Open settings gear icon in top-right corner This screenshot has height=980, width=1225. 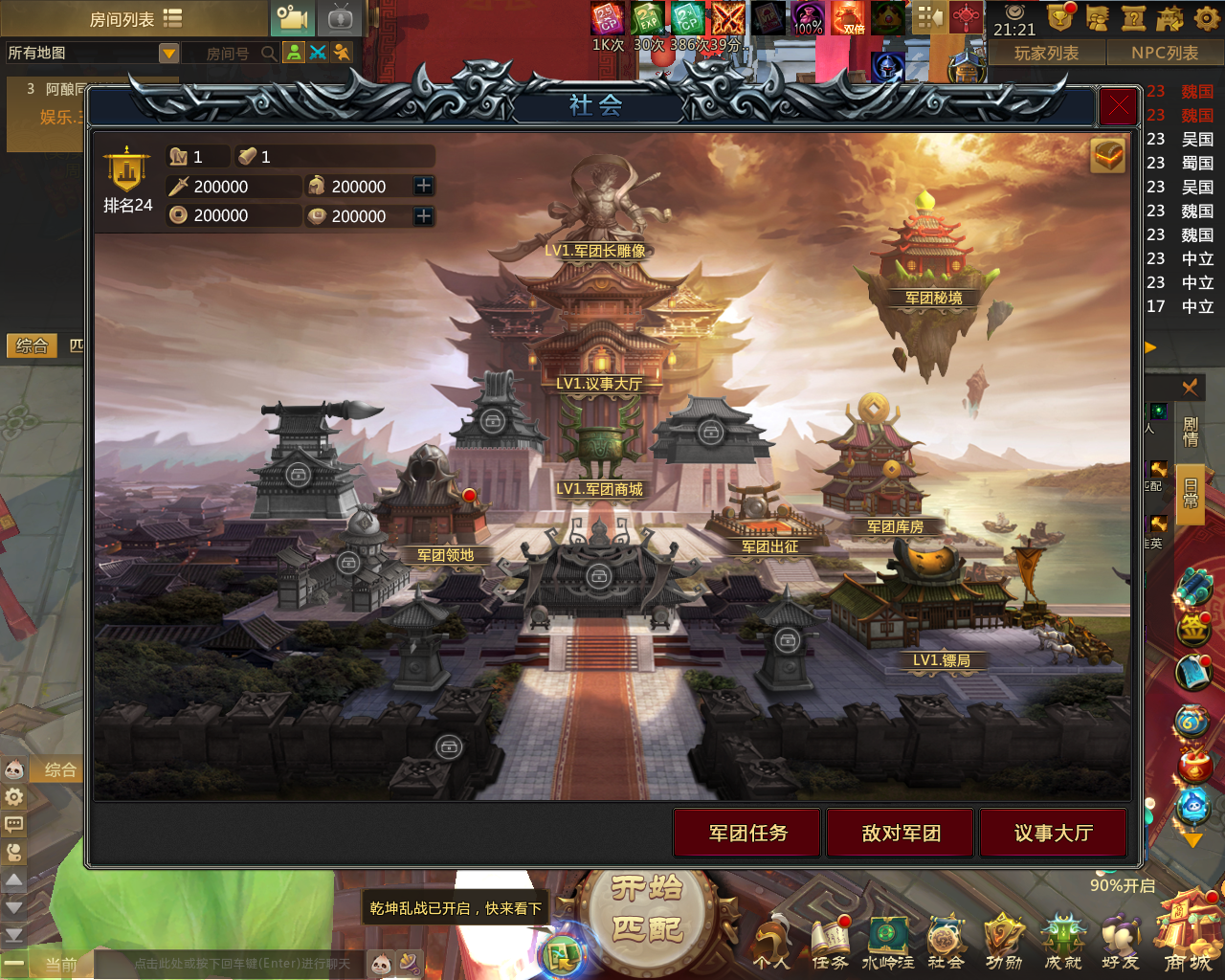(1207, 17)
